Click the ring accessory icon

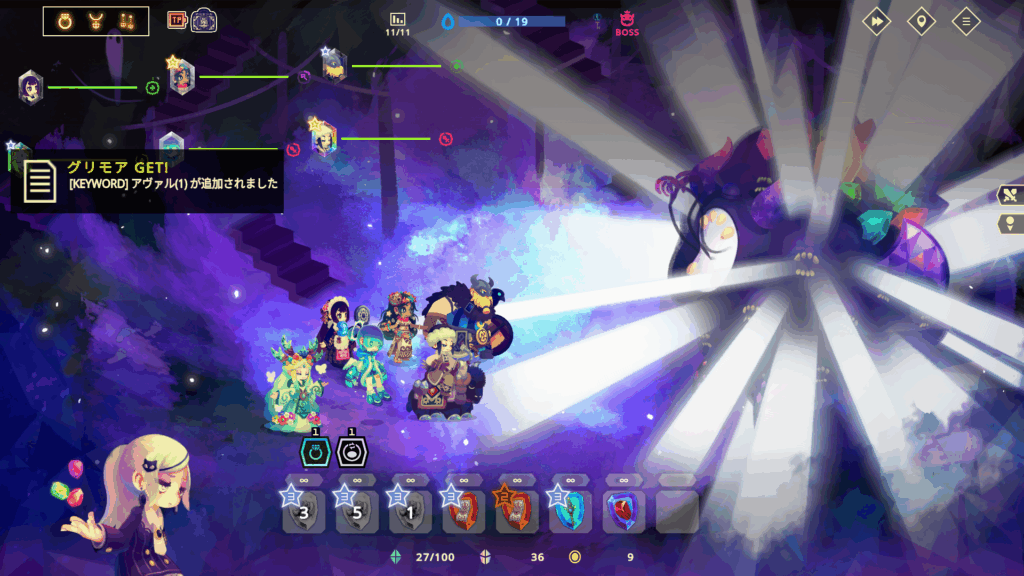[x=67, y=20]
